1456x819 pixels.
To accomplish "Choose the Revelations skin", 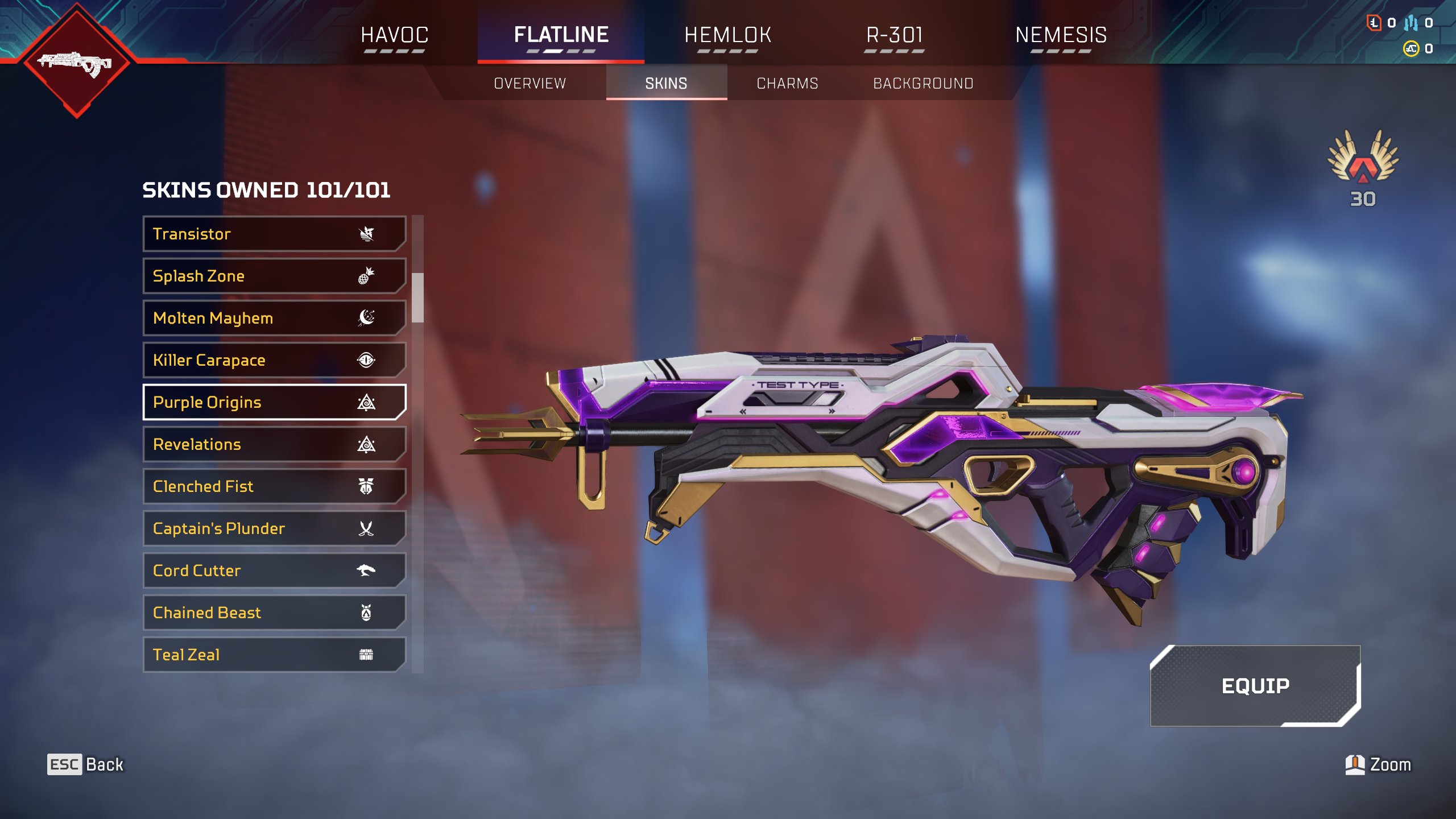I will 274,444.
